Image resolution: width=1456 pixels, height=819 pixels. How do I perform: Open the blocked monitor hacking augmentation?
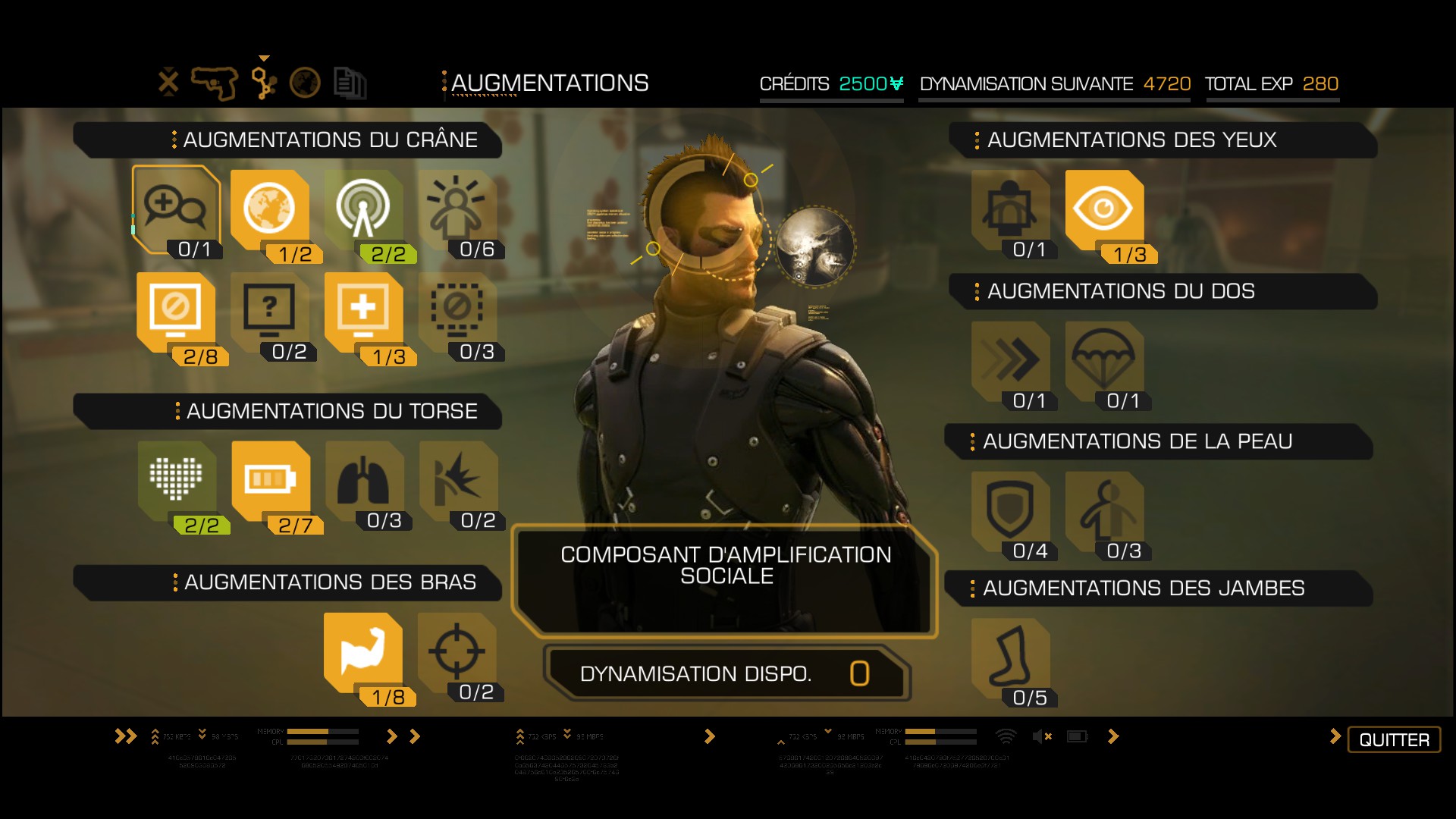[x=176, y=311]
